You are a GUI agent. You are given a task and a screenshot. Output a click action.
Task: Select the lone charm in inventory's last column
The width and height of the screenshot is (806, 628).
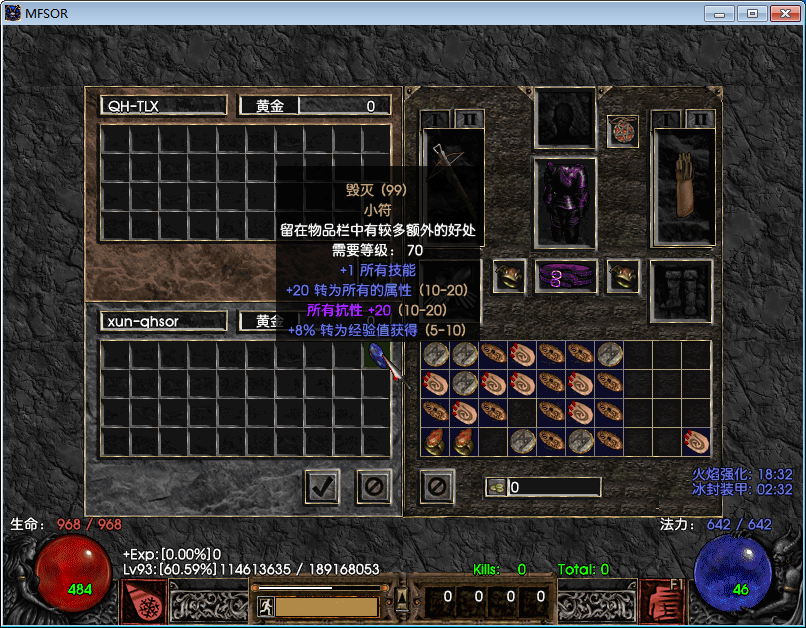[697, 441]
